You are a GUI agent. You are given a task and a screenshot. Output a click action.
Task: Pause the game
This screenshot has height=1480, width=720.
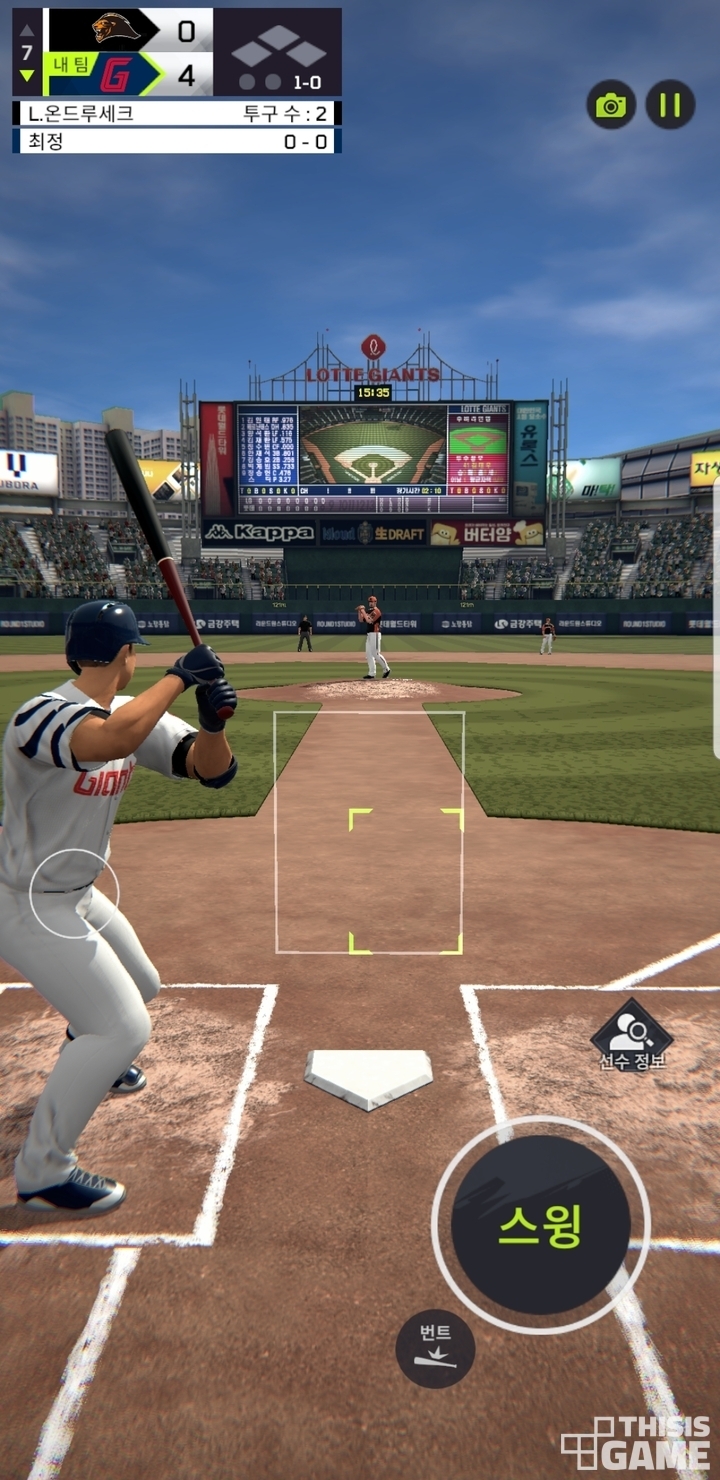click(670, 104)
